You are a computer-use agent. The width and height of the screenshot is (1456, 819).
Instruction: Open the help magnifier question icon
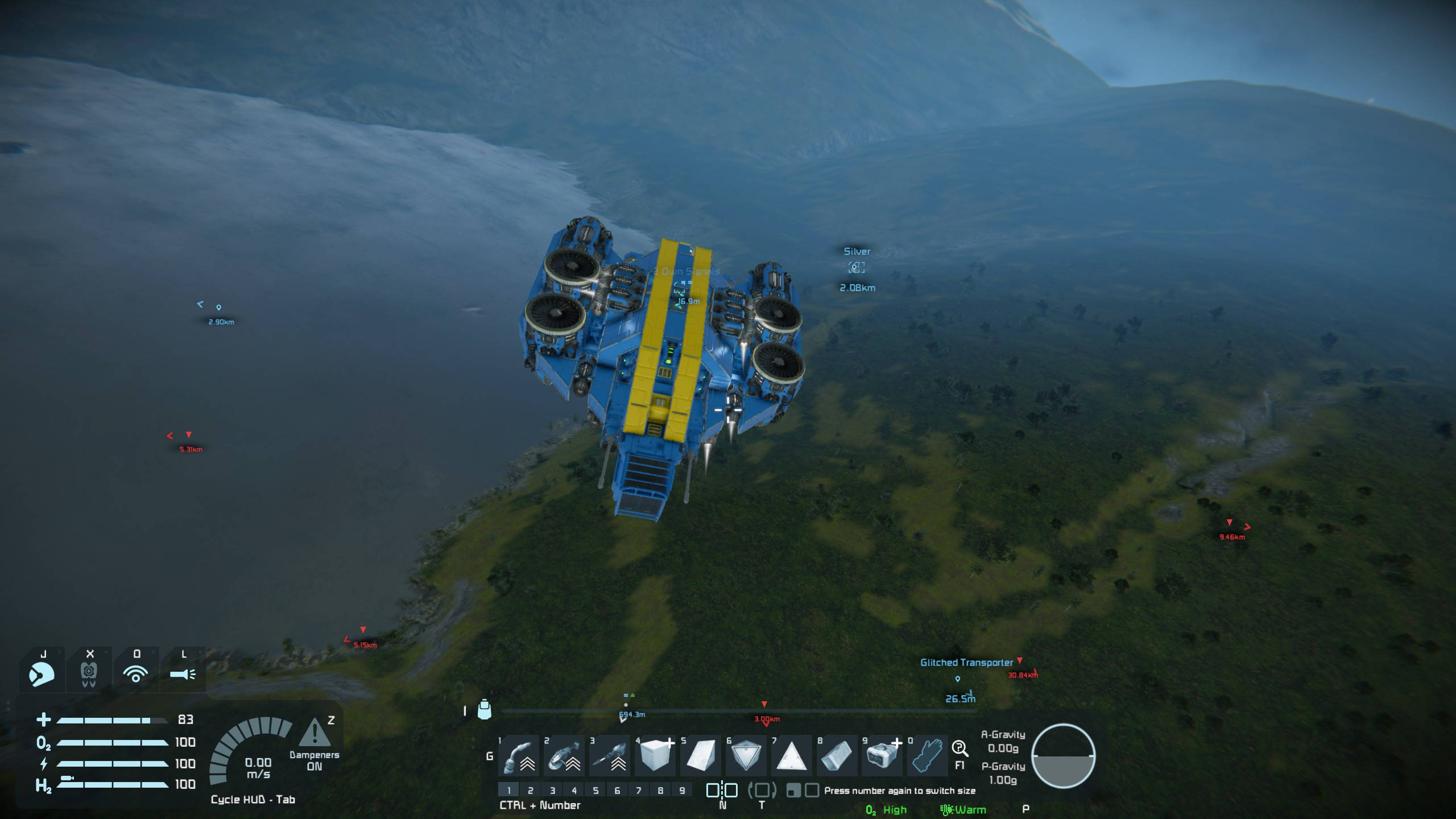coord(959,748)
